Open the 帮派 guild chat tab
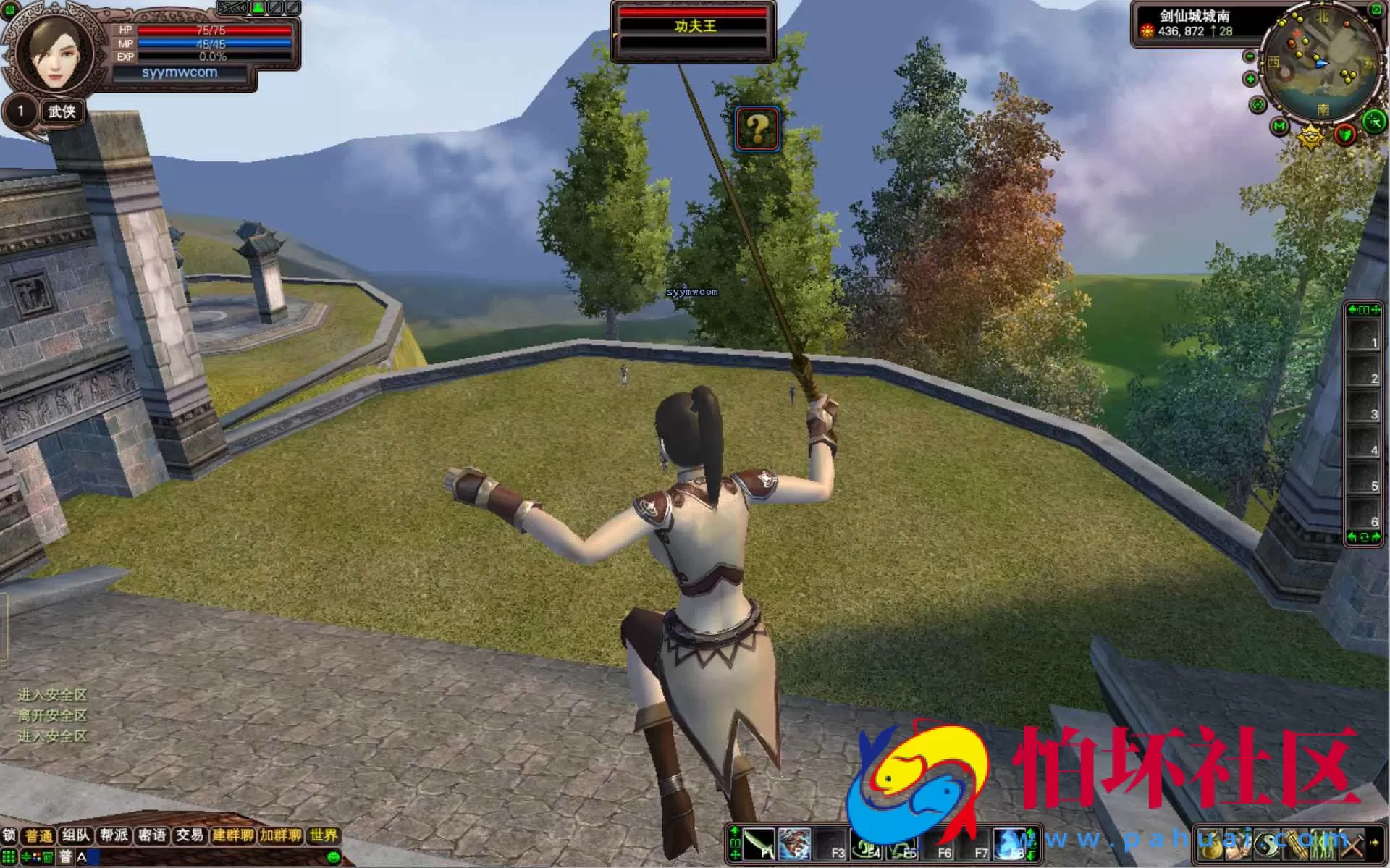1390x868 pixels. coord(114,835)
